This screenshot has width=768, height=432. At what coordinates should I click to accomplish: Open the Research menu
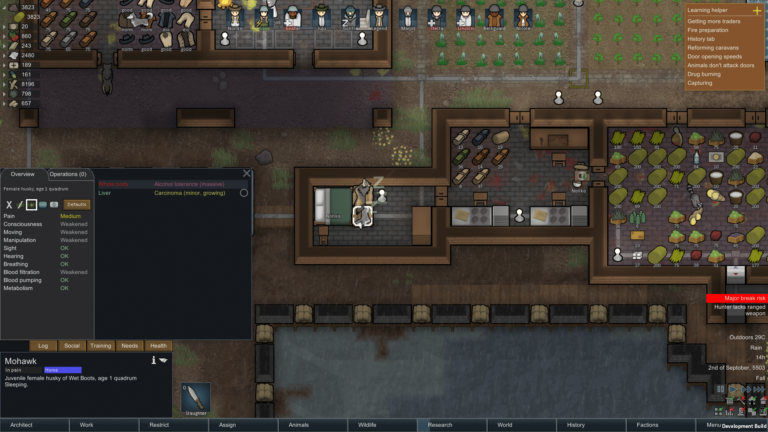(440, 425)
